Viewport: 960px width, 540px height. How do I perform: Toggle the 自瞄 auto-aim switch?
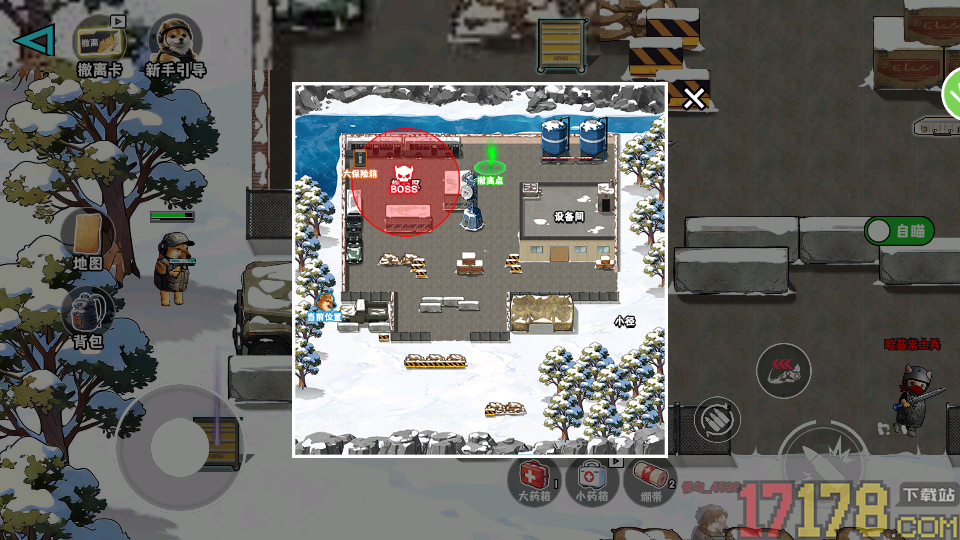[x=898, y=231]
